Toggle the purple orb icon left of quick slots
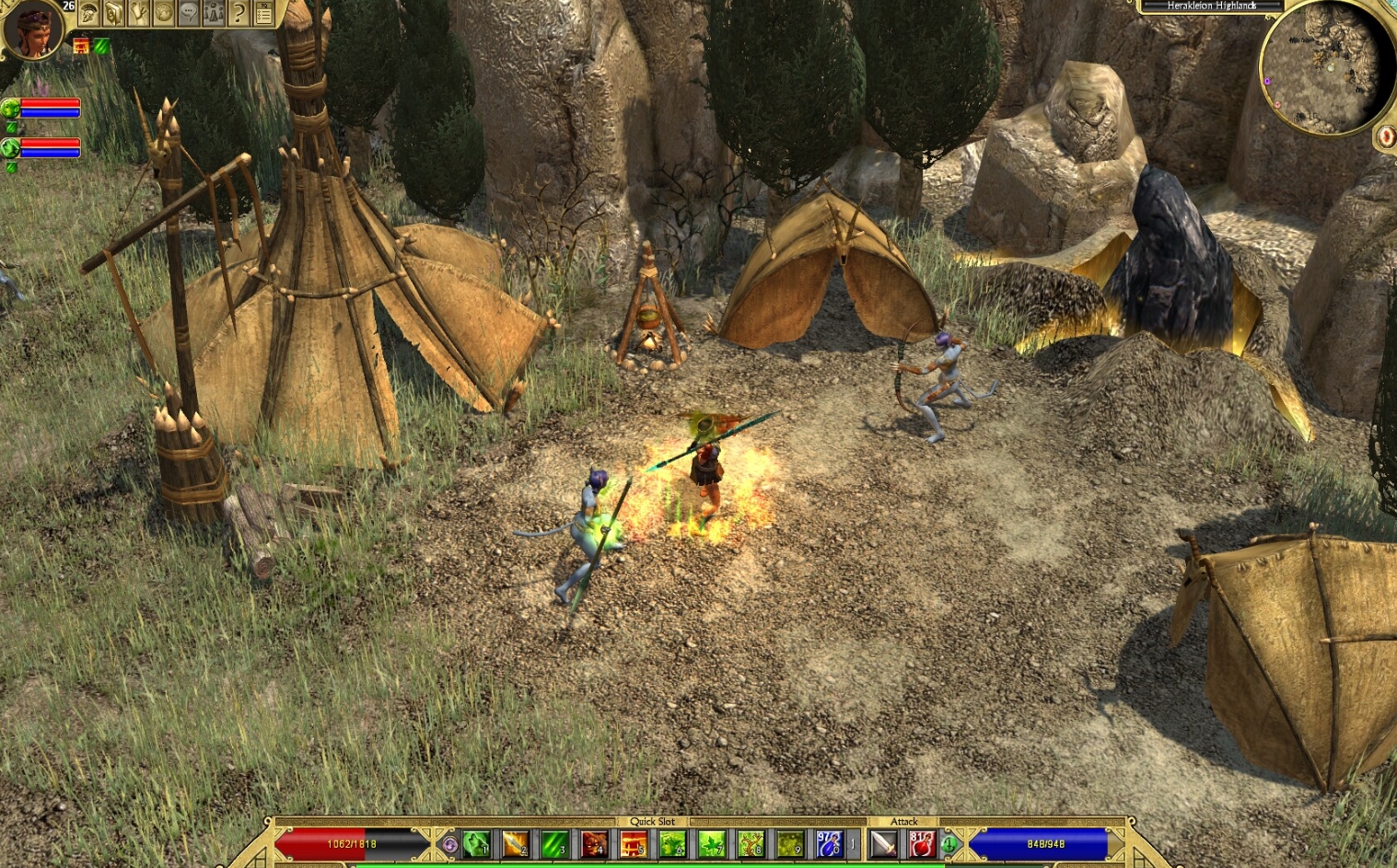This screenshot has width=1397, height=868. pyautogui.click(x=449, y=845)
